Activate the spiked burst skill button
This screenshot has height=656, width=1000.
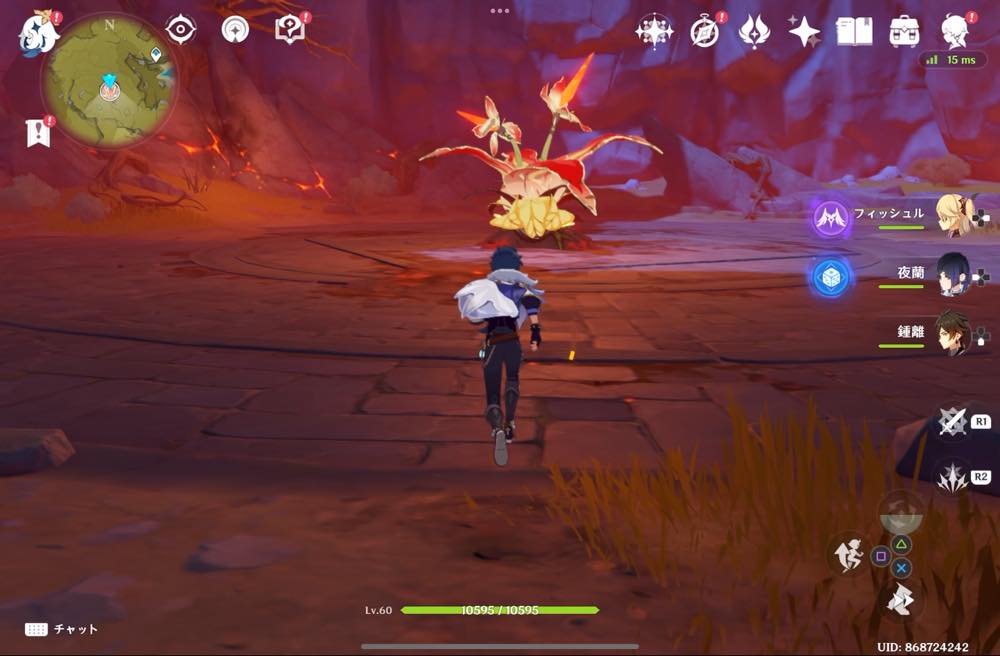click(x=952, y=478)
